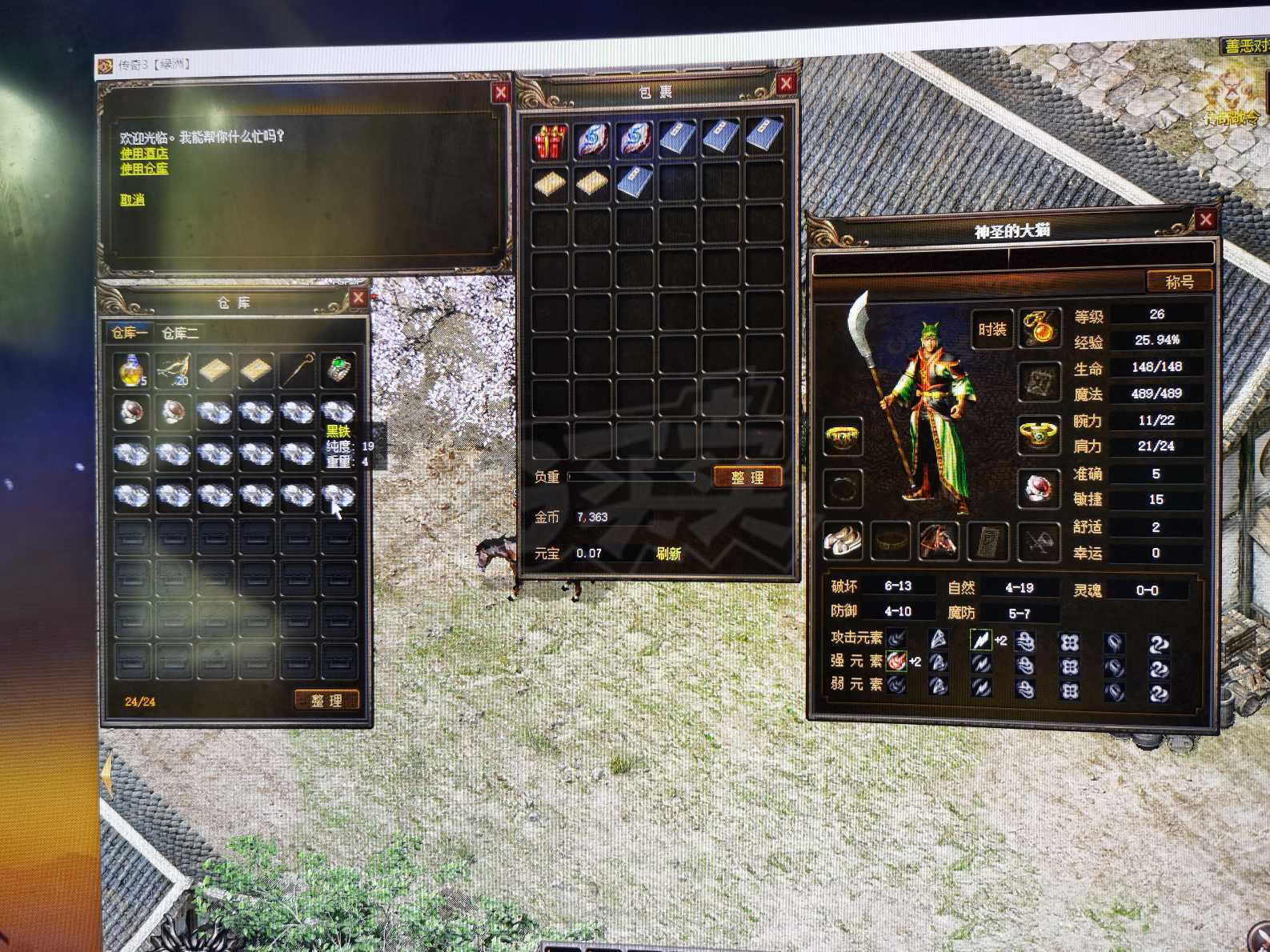Select the equipped white shoes slot
This screenshot has height=952, width=1270.
click(x=843, y=542)
